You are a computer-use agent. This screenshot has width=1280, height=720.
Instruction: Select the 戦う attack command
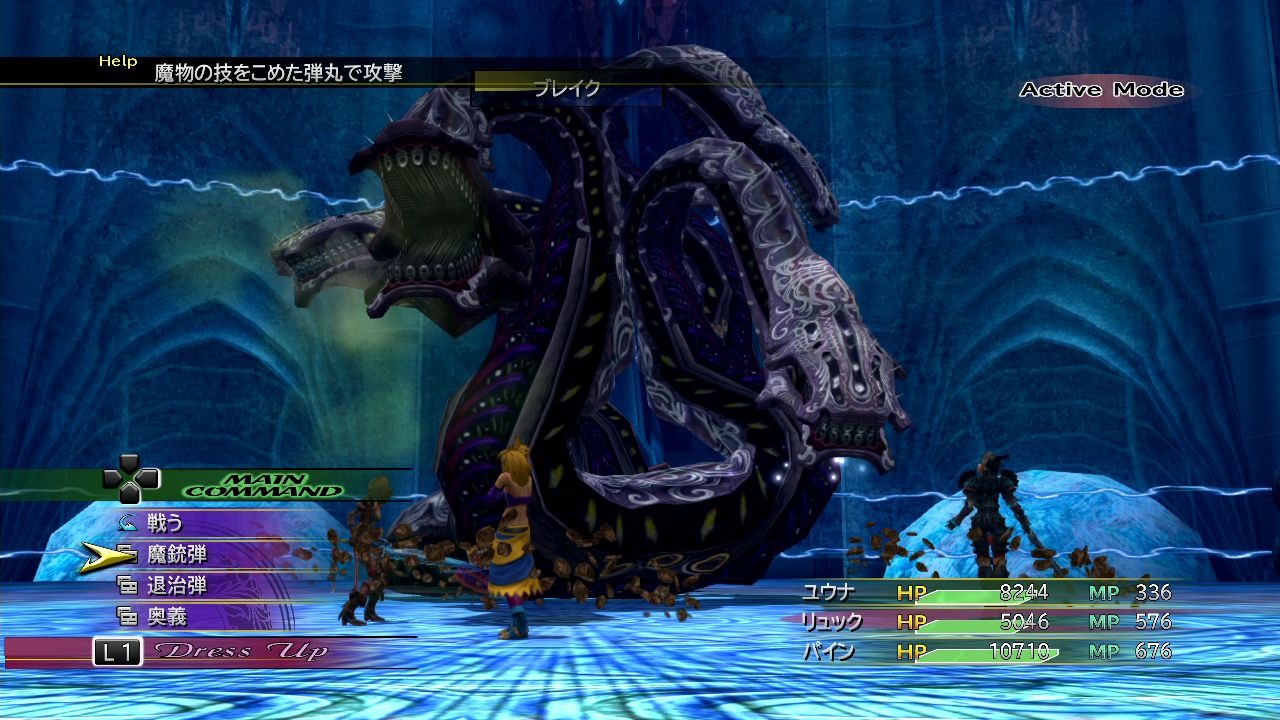[166, 522]
